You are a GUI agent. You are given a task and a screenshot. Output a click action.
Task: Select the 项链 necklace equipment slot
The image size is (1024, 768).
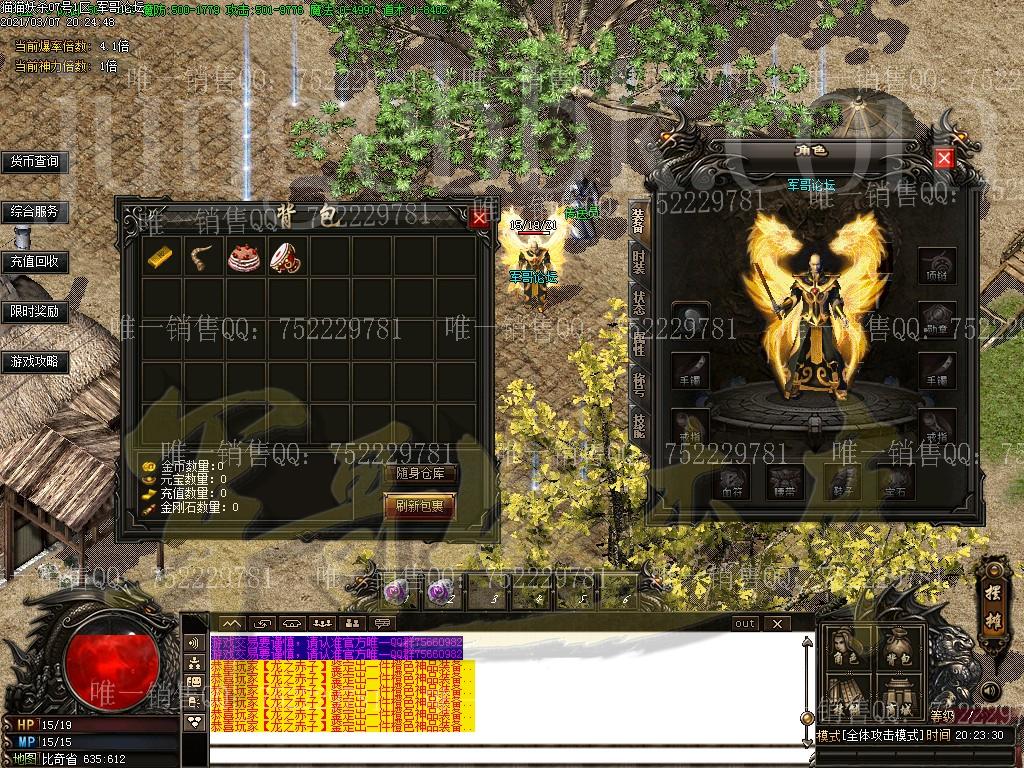(x=937, y=266)
